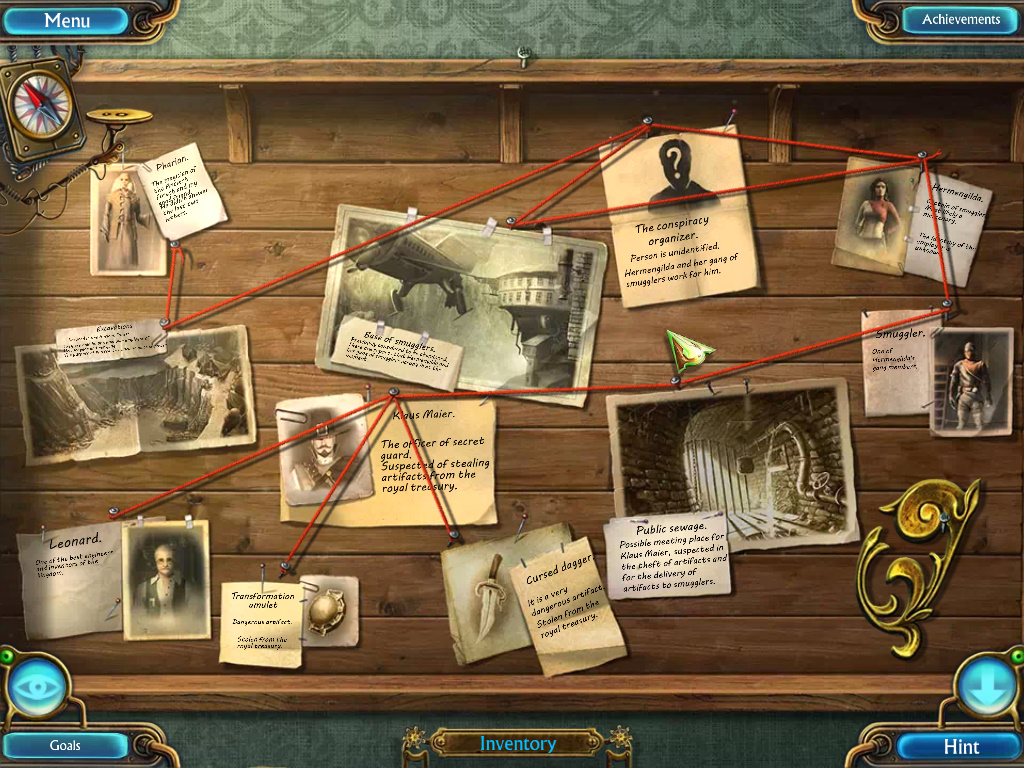Expand the Inventory bar

(517, 743)
